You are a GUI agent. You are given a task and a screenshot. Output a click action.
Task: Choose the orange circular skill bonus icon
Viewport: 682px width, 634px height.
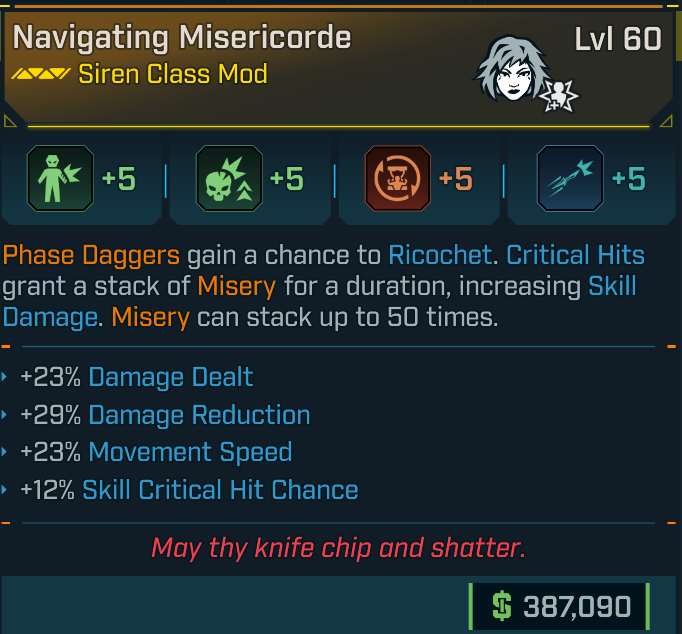pos(398,179)
